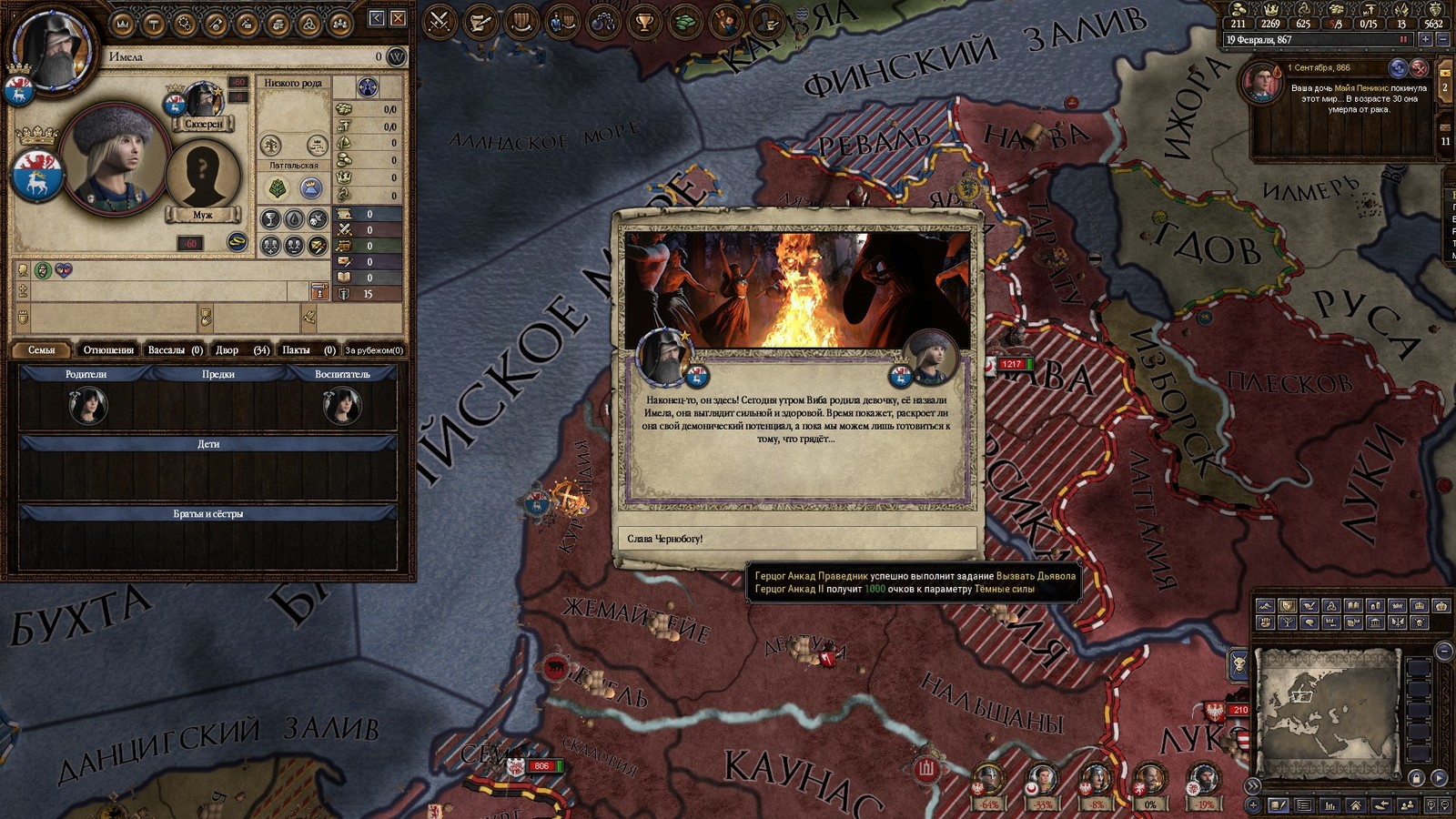The image size is (1456, 819).
Task: Open the За рубежом tab
Action: pos(373,349)
